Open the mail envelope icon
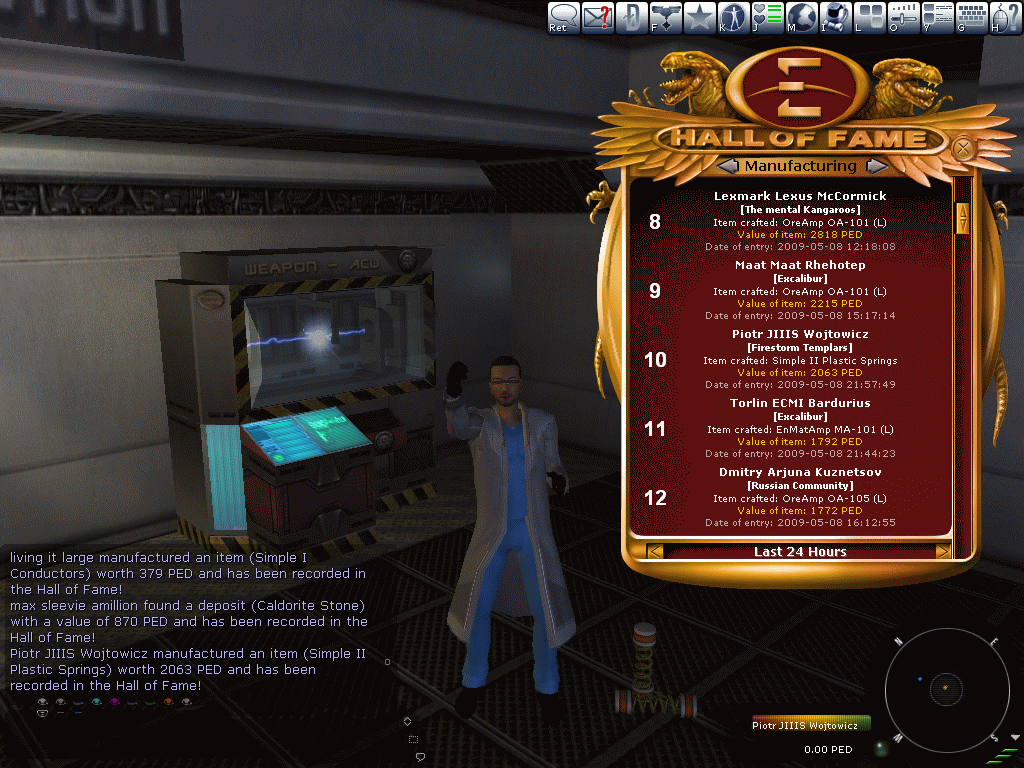The width and height of the screenshot is (1024, 768). (x=598, y=17)
